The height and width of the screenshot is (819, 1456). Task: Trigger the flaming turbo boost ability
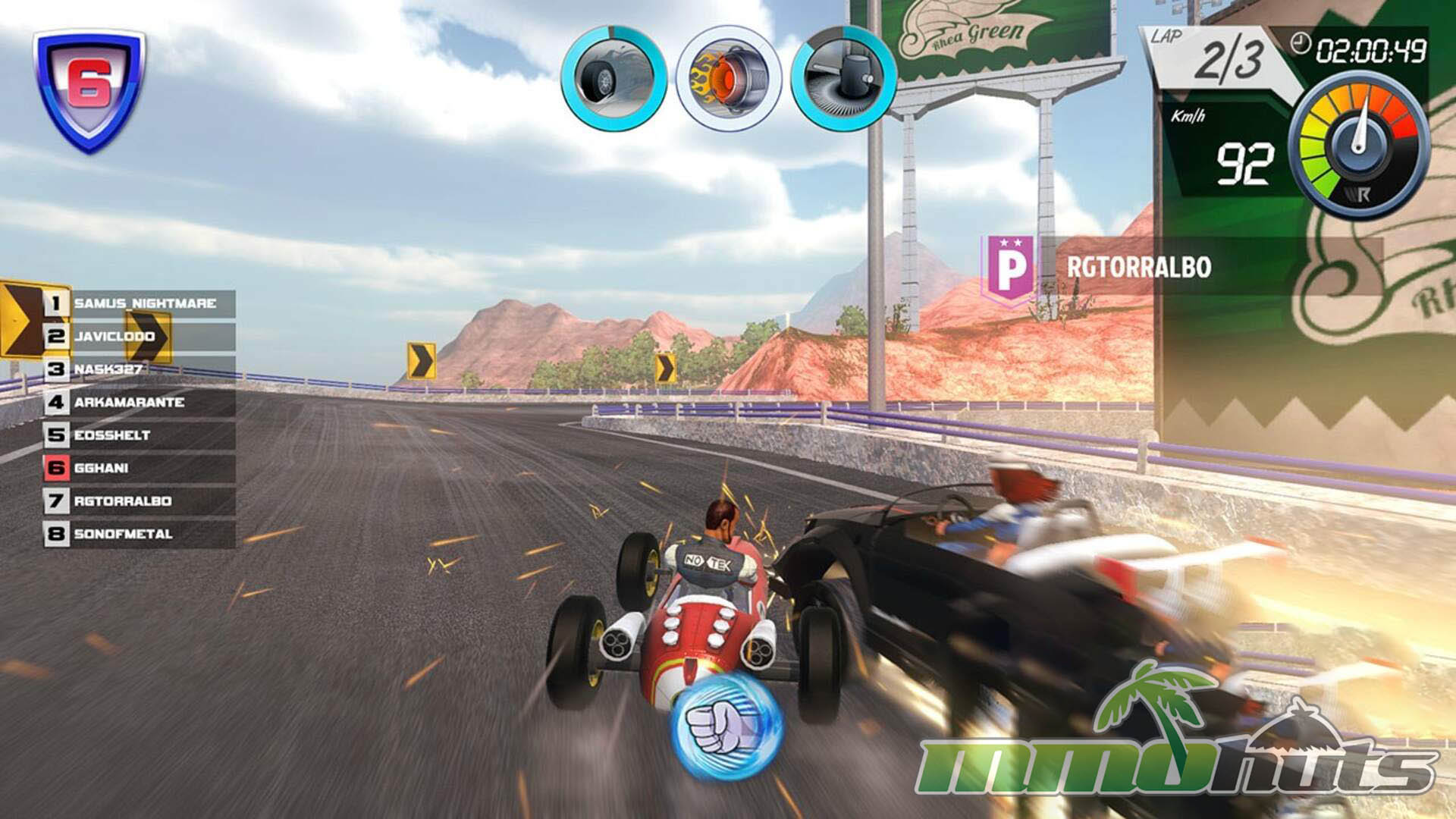pos(728,78)
